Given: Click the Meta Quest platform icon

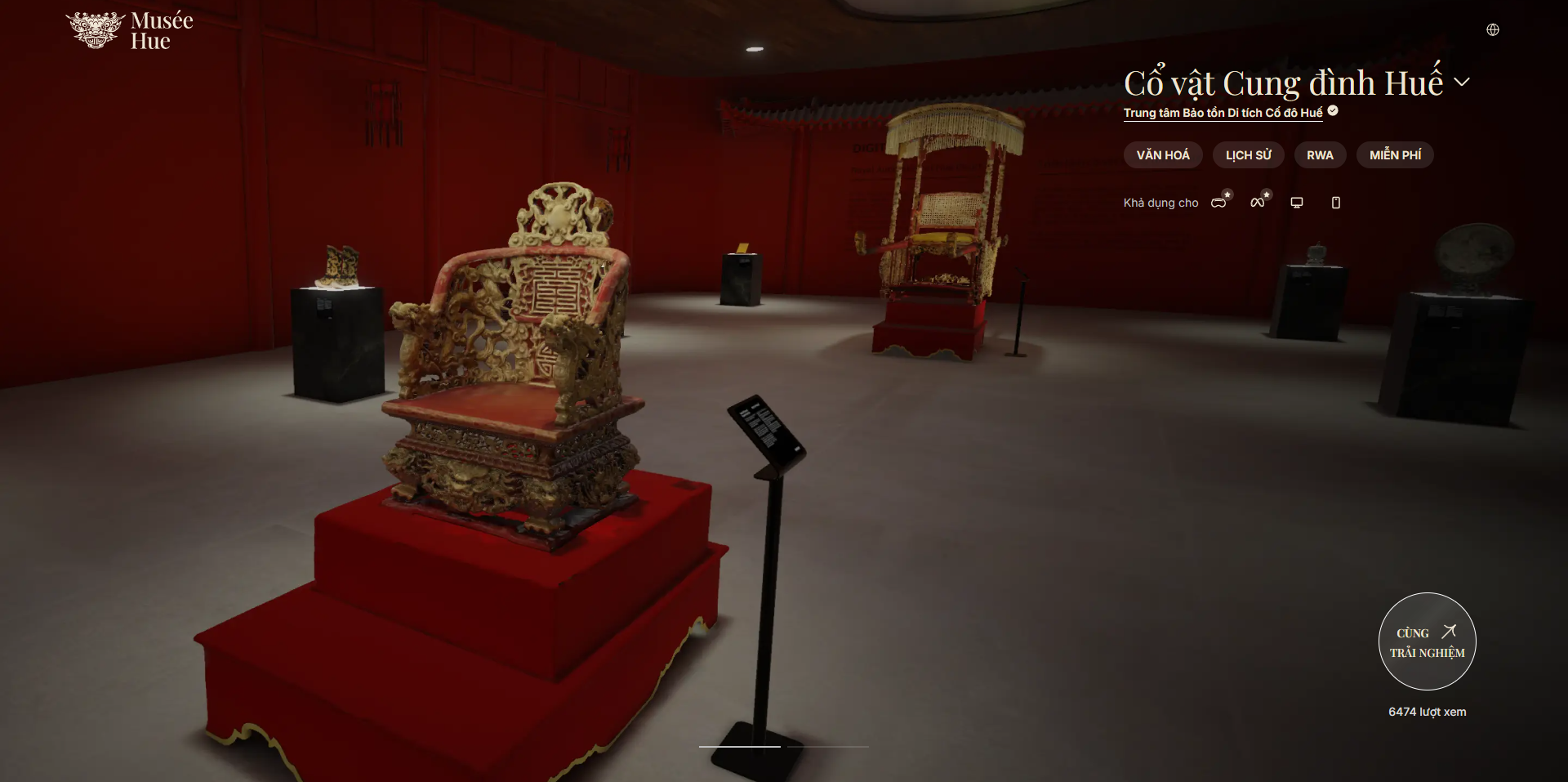Looking at the screenshot, I should [1258, 202].
